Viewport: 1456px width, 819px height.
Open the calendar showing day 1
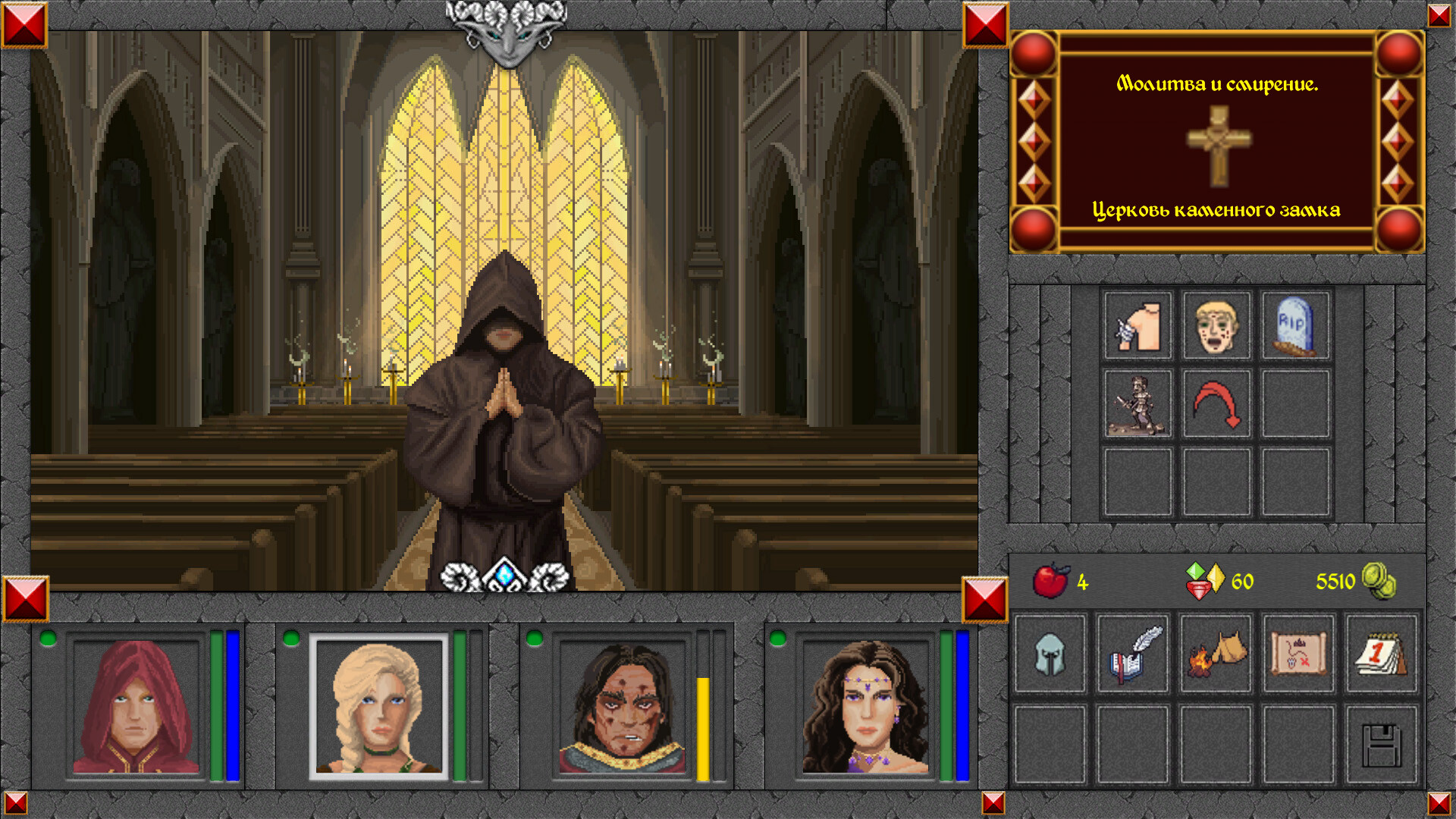[1382, 655]
